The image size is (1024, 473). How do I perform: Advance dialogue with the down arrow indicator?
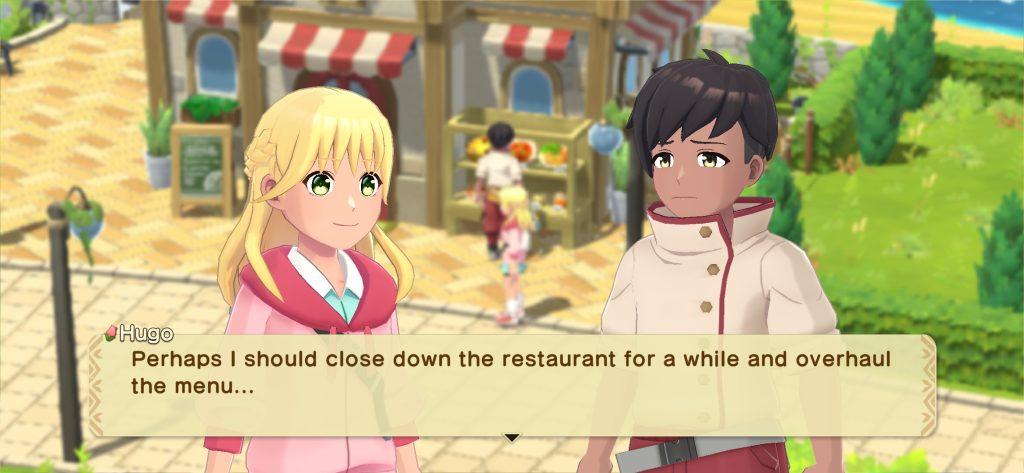click(512, 437)
